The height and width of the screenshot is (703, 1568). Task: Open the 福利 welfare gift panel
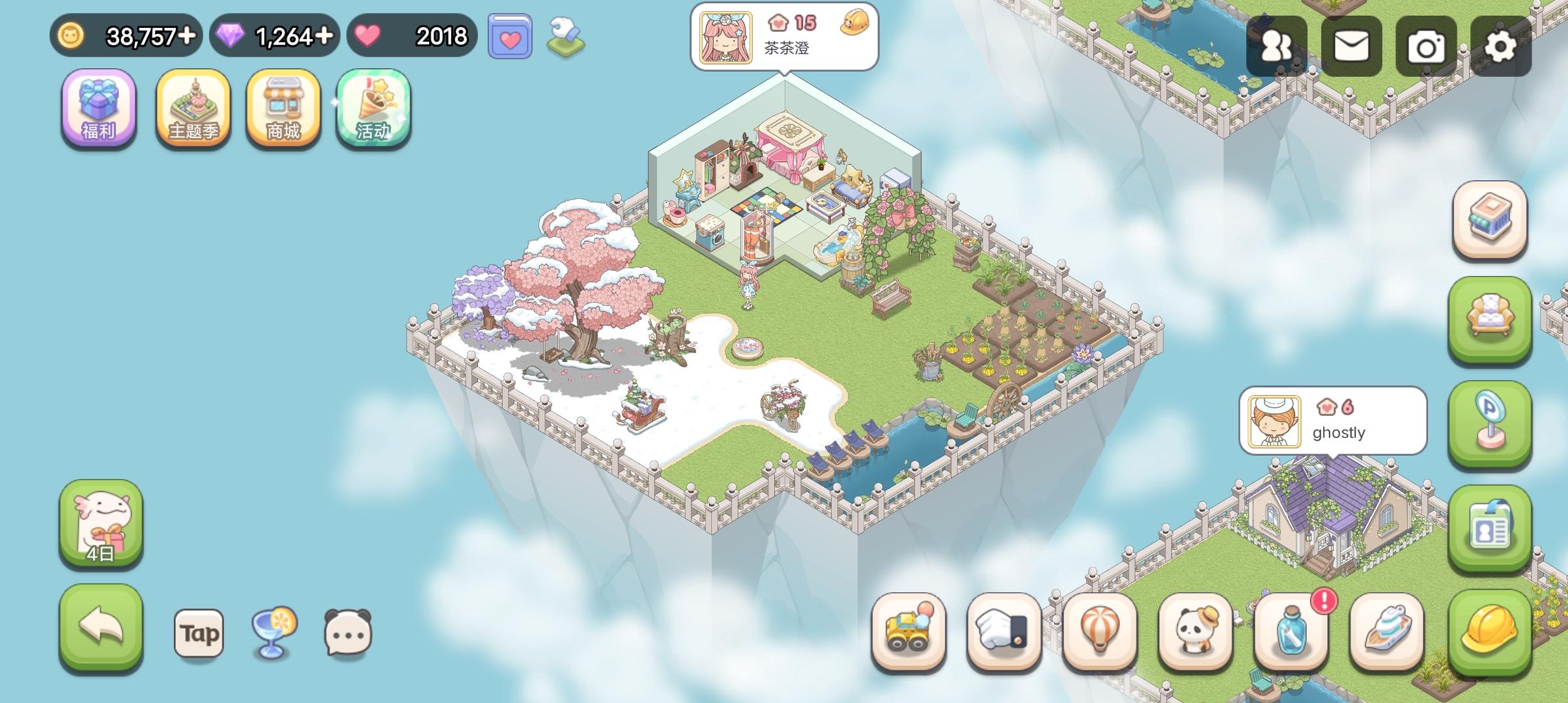pos(98,109)
